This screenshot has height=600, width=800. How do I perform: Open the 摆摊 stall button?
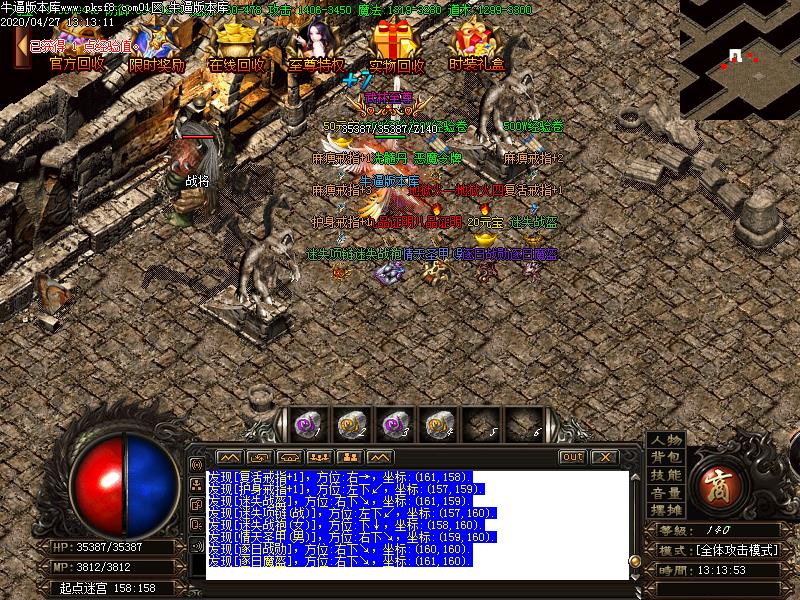tap(665, 509)
